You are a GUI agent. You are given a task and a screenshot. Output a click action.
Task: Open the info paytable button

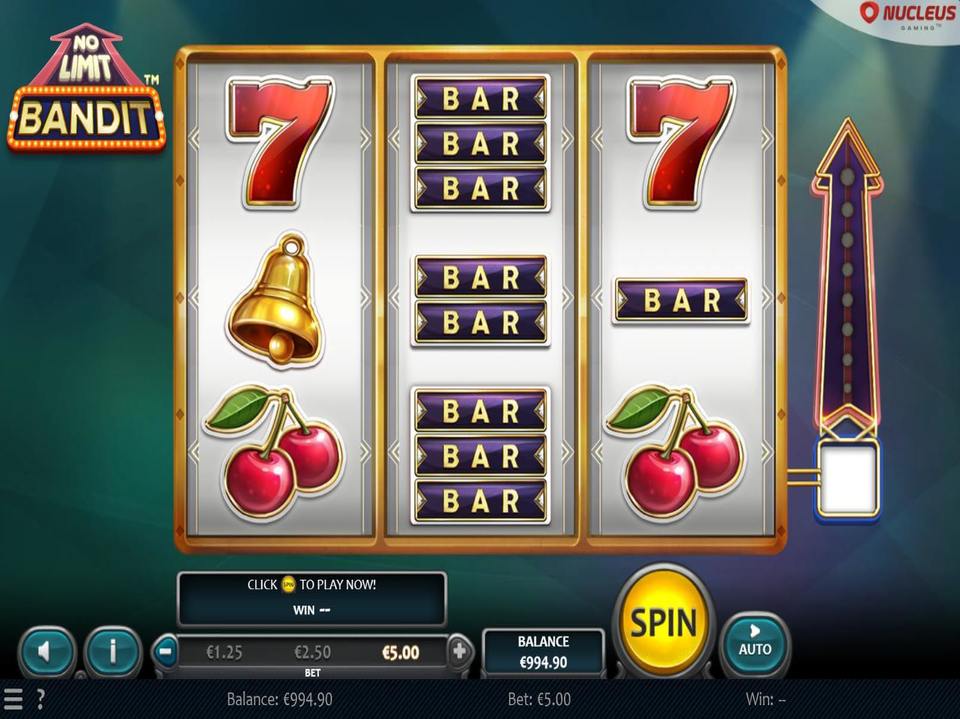tap(112, 653)
